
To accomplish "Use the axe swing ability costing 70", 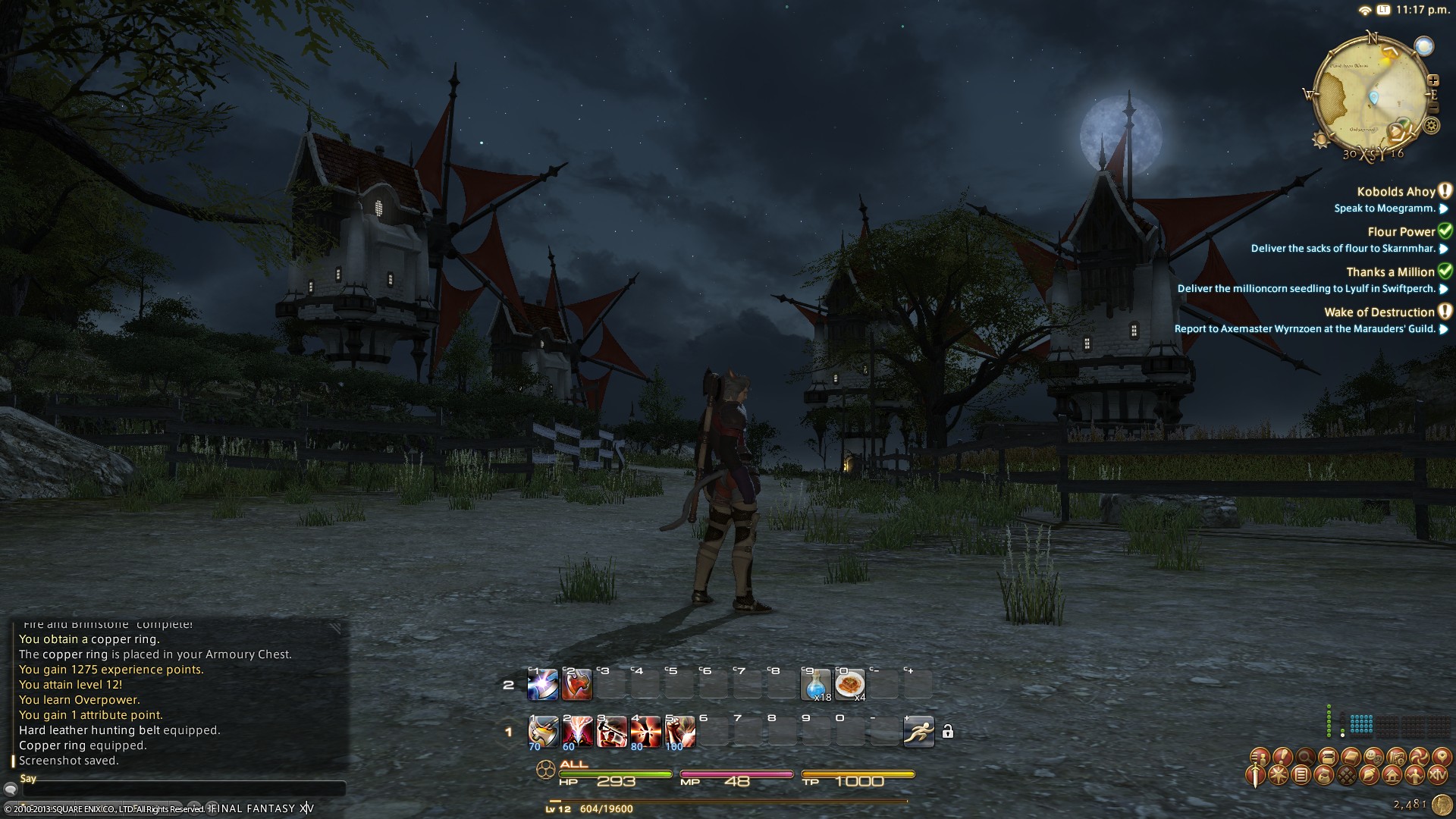I will 543,732.
